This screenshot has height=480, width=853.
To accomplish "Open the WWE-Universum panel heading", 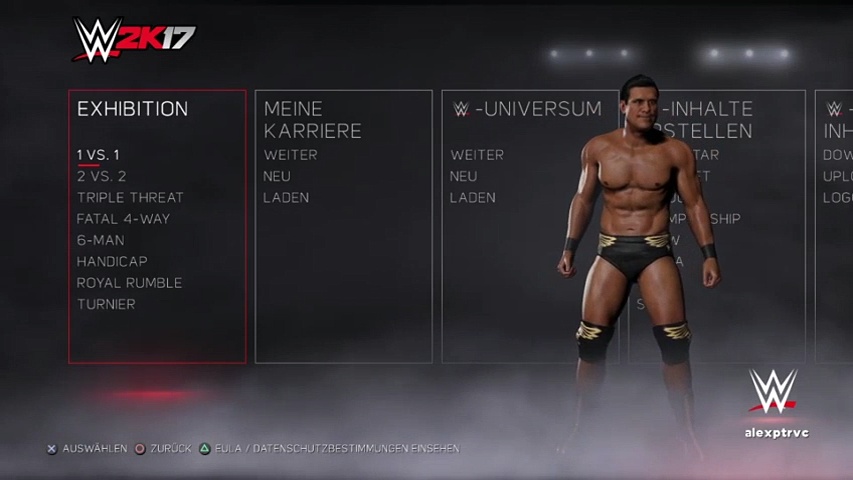I will click(x=527, y=109).
